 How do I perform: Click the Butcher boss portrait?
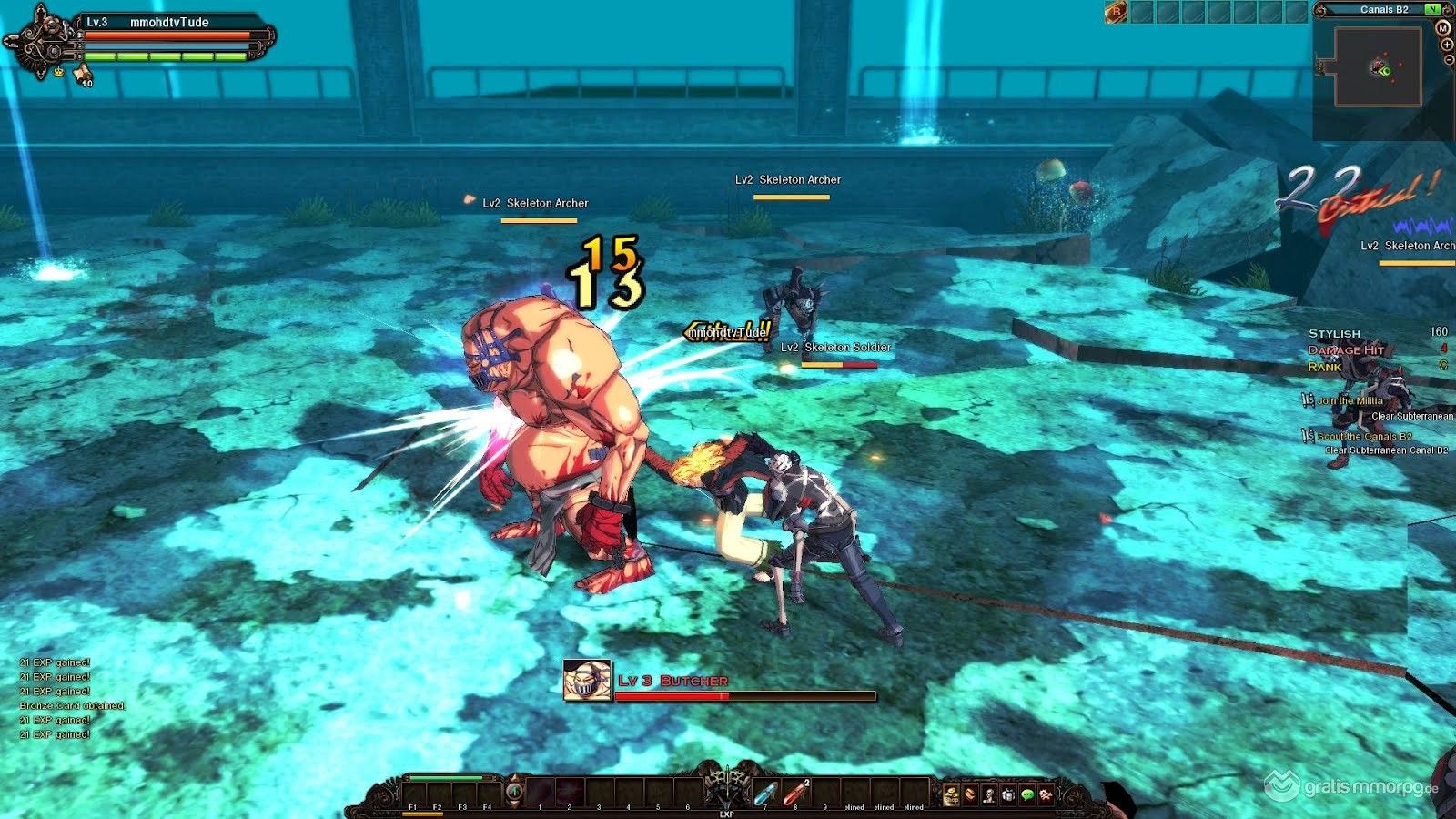pos(587,681)
